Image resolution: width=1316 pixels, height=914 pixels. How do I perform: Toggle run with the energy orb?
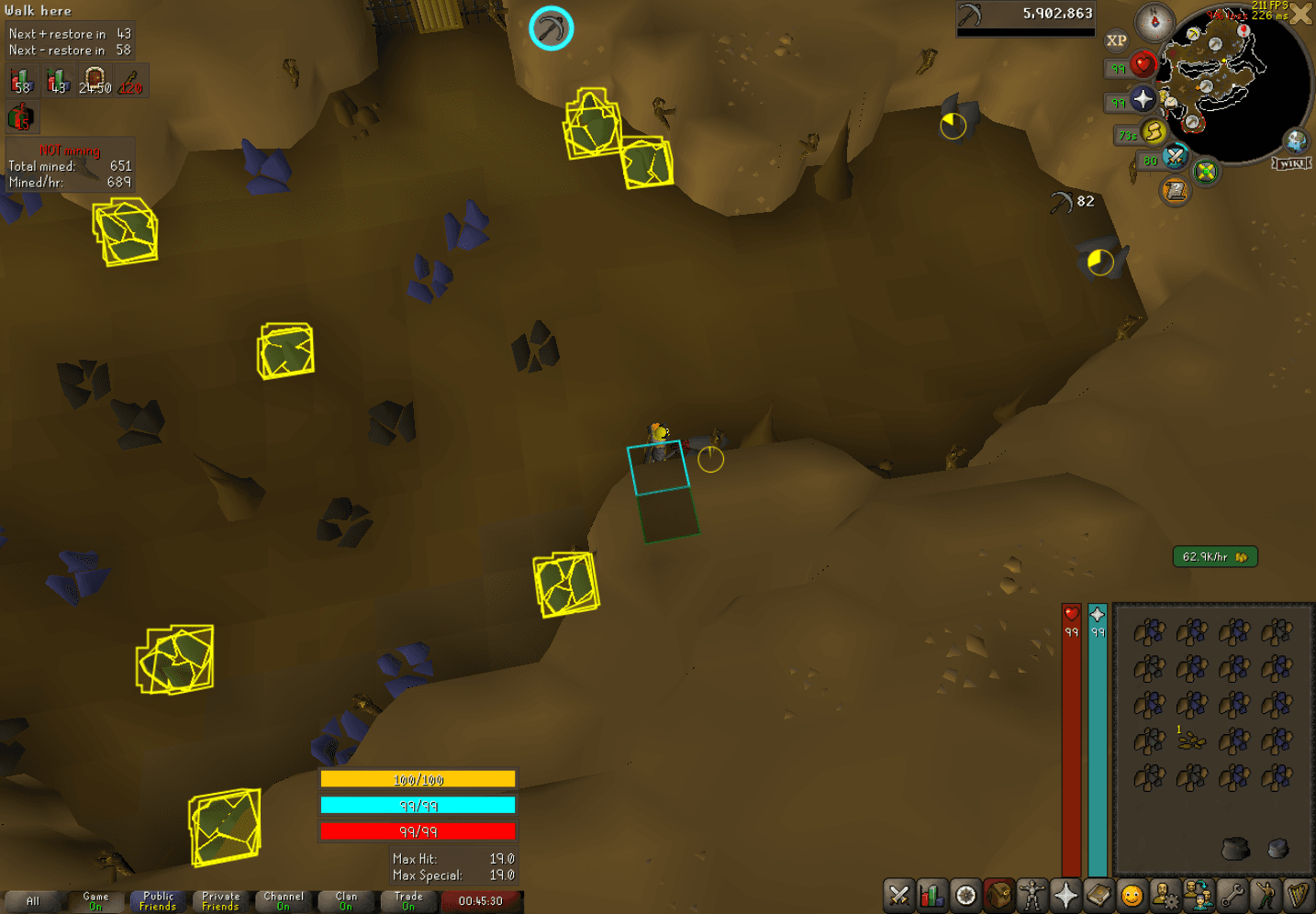[1153, 134]
